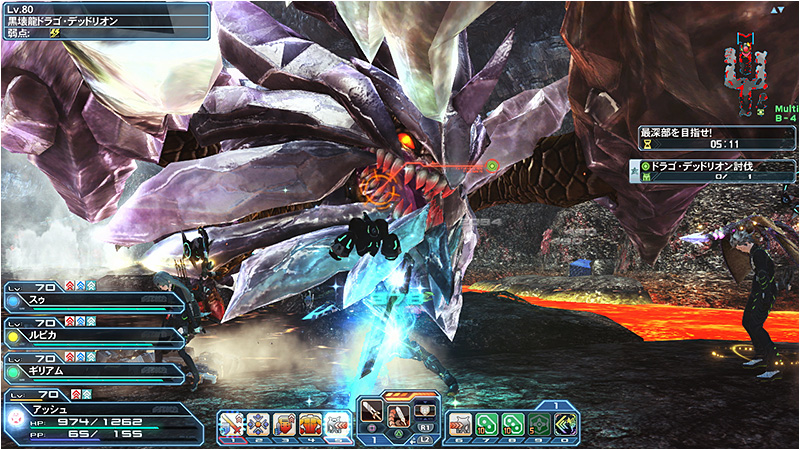Use the green consumable in slot 8
The image size is (800, 450).
tap(513, 425)
